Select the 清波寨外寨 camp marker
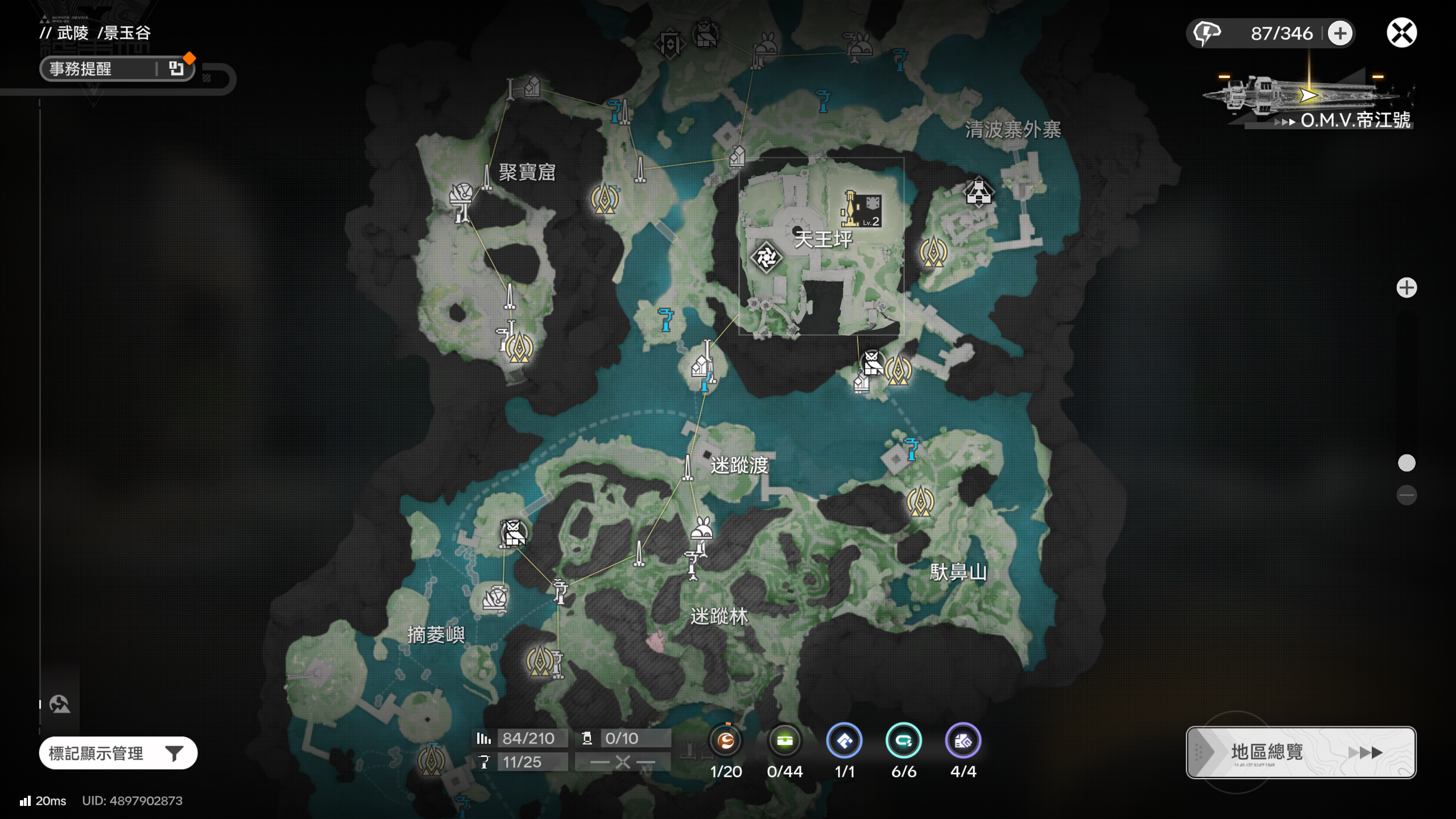The width and height of the screenshot is (1456, 819). (978, 192)
